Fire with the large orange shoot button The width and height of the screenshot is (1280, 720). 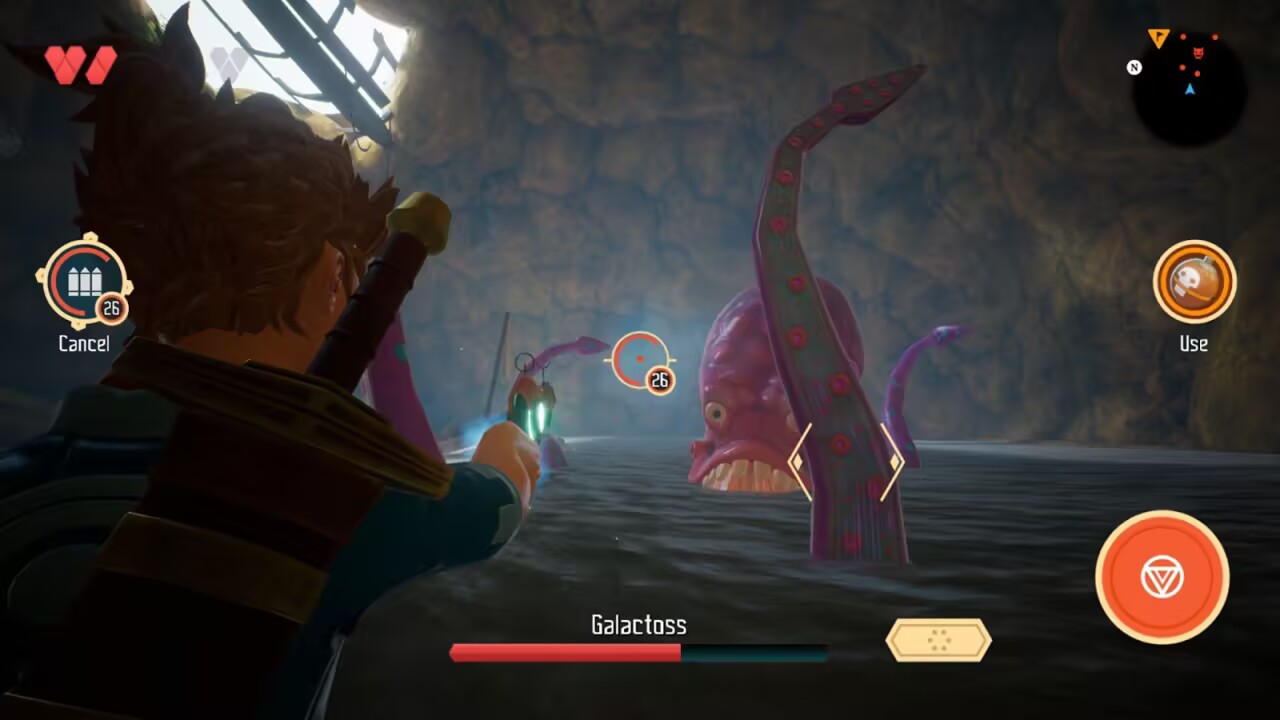click(1161, 577)
